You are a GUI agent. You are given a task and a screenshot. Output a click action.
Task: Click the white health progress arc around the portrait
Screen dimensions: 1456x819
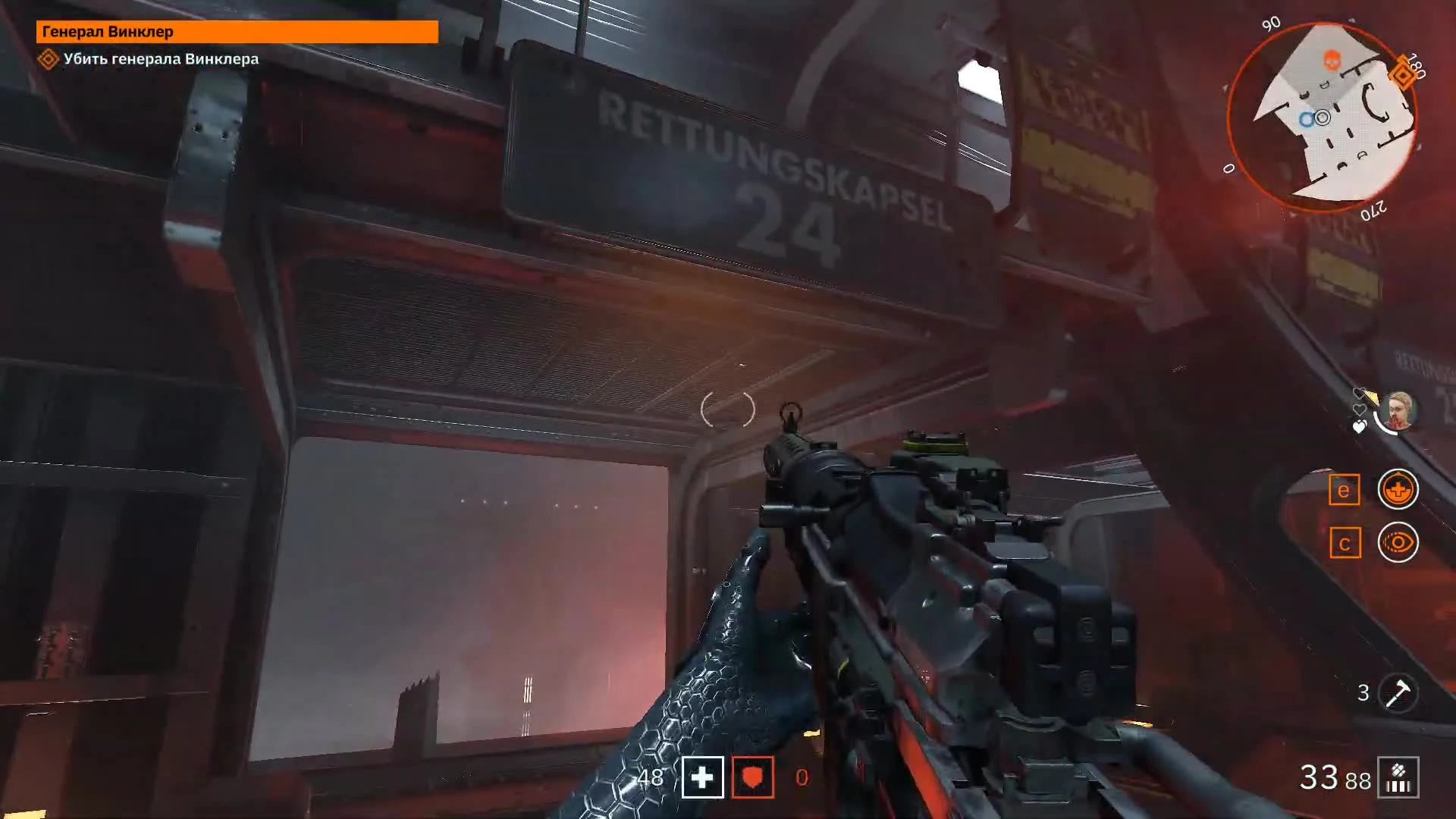(x=1382, y=423)
